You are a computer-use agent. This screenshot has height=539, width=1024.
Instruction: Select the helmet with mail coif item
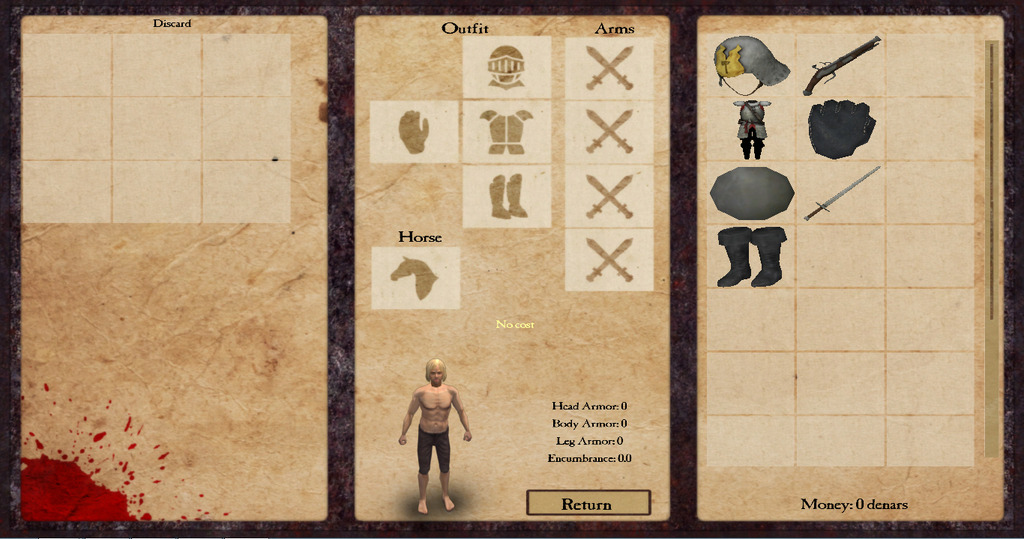[x=750, y=66]
